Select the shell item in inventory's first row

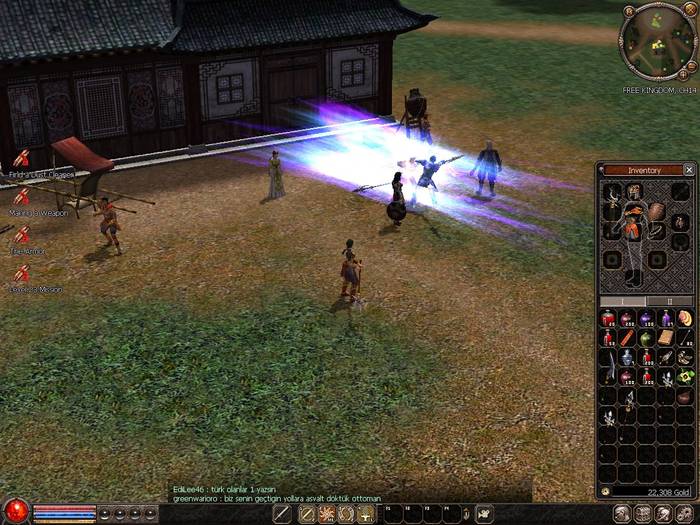[x=685, y=319]
